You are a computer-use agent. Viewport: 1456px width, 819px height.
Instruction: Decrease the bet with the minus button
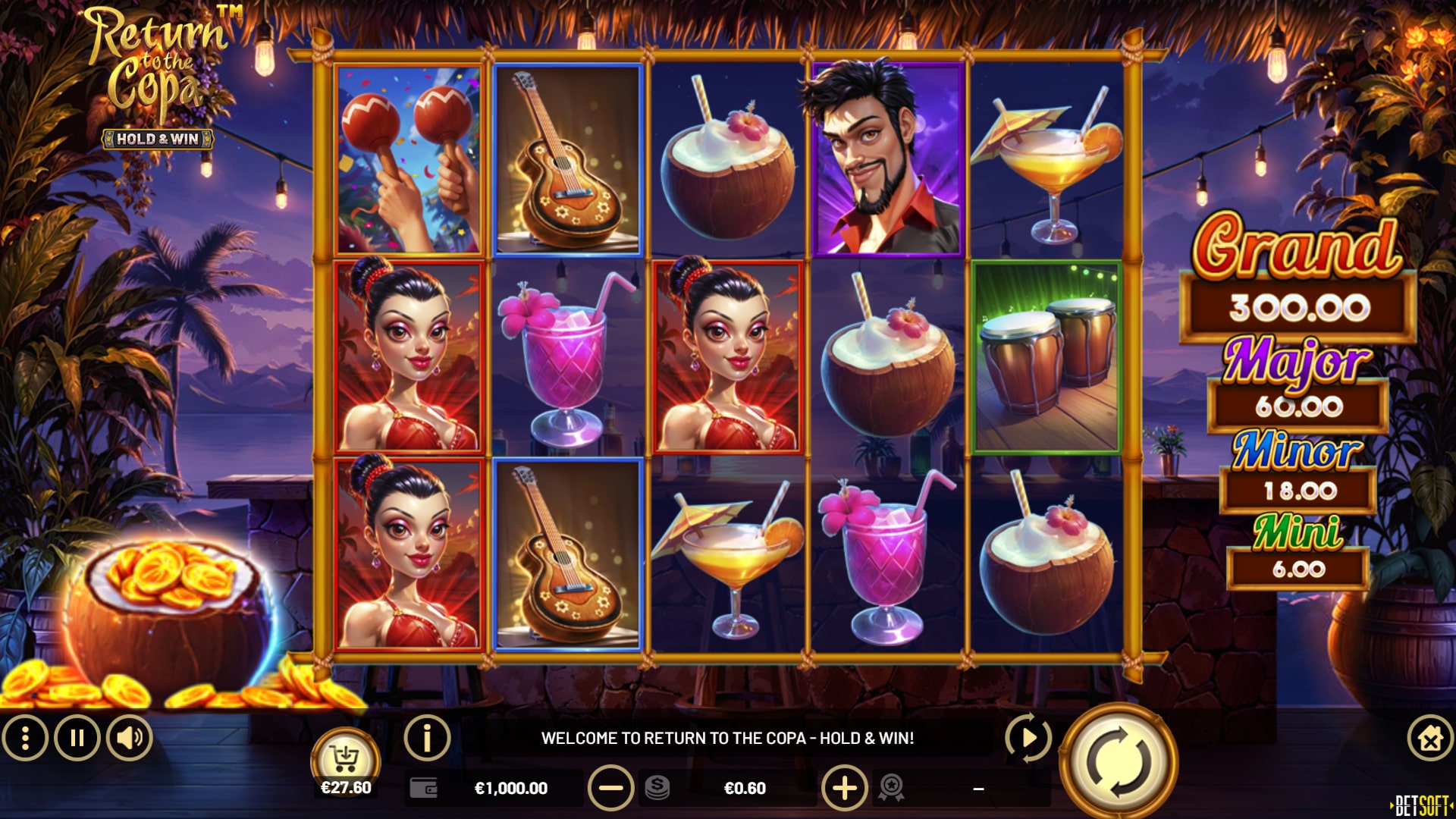tap(610, 788)
